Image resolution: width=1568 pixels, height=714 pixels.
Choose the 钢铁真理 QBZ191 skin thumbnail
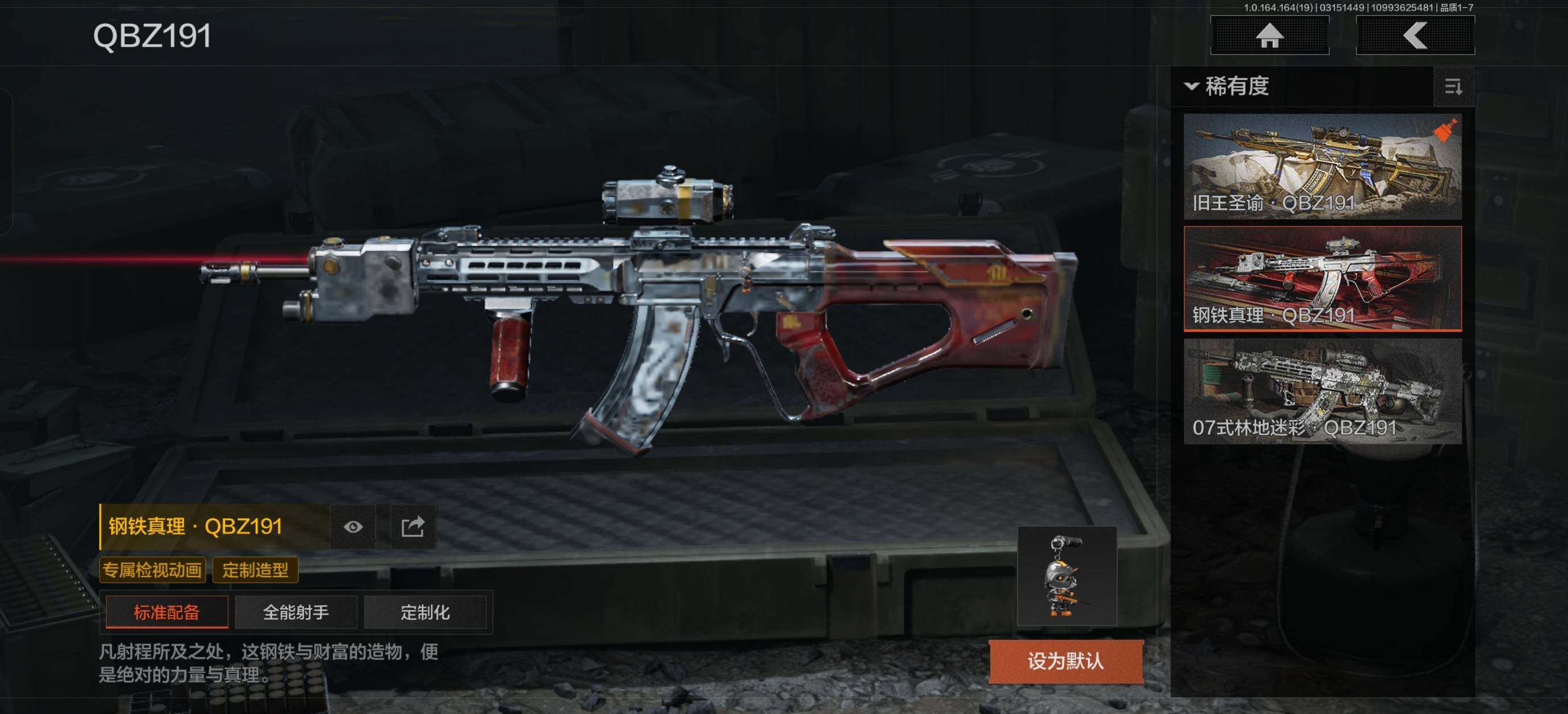click(x=1322, y=279)
